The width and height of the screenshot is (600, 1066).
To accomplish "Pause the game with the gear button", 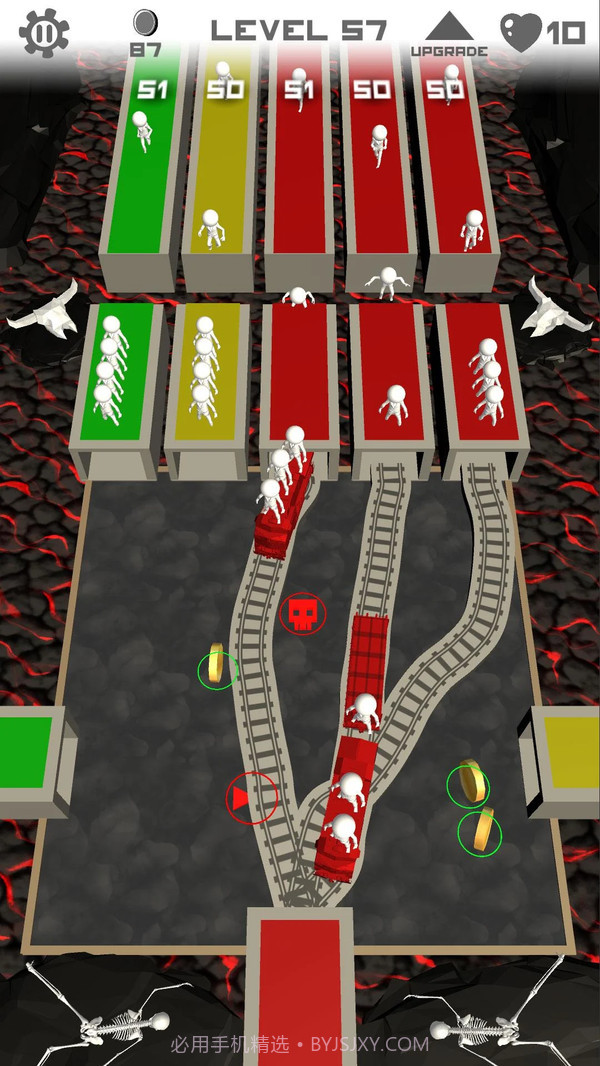I will click(44, 32).
